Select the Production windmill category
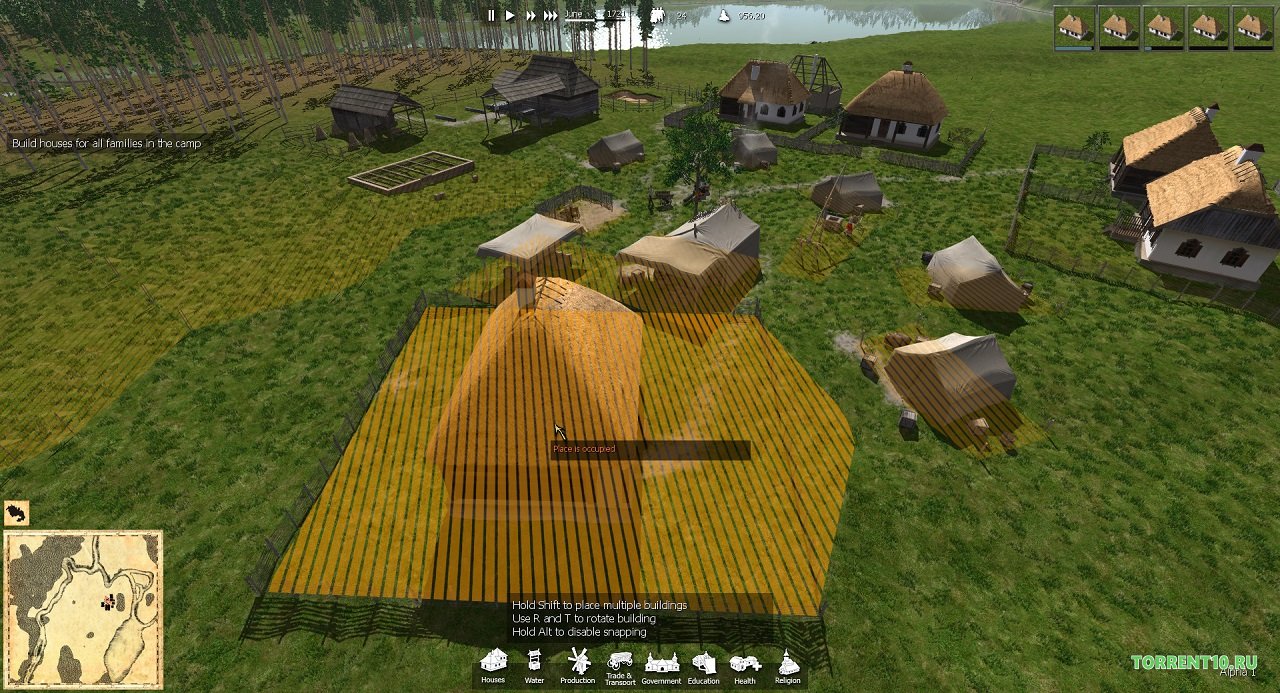This screenshot has height=693, width=1280. pyautogui.click(x=577, y=663)
